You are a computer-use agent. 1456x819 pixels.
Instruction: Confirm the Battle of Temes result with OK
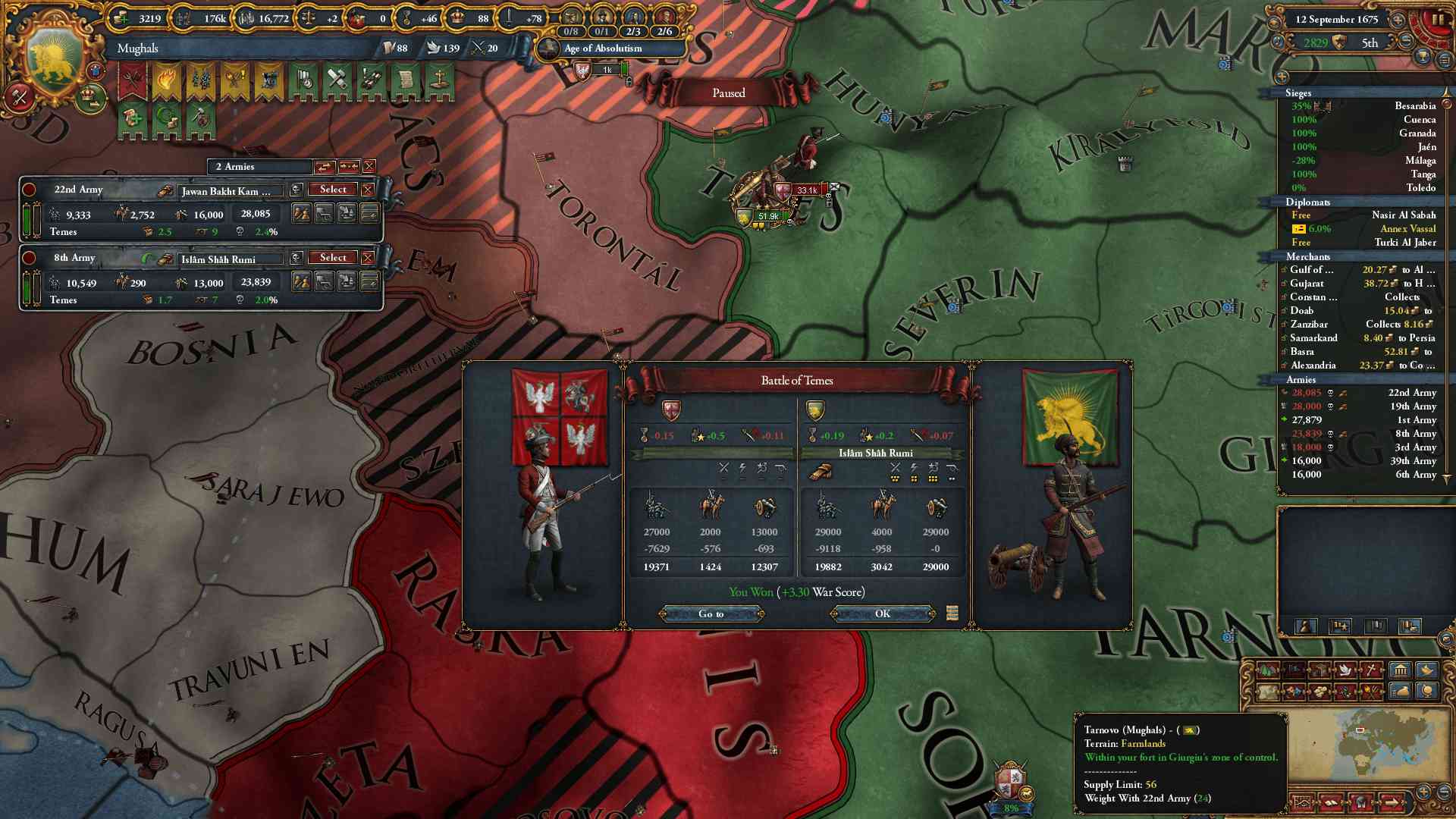[882, 613]
